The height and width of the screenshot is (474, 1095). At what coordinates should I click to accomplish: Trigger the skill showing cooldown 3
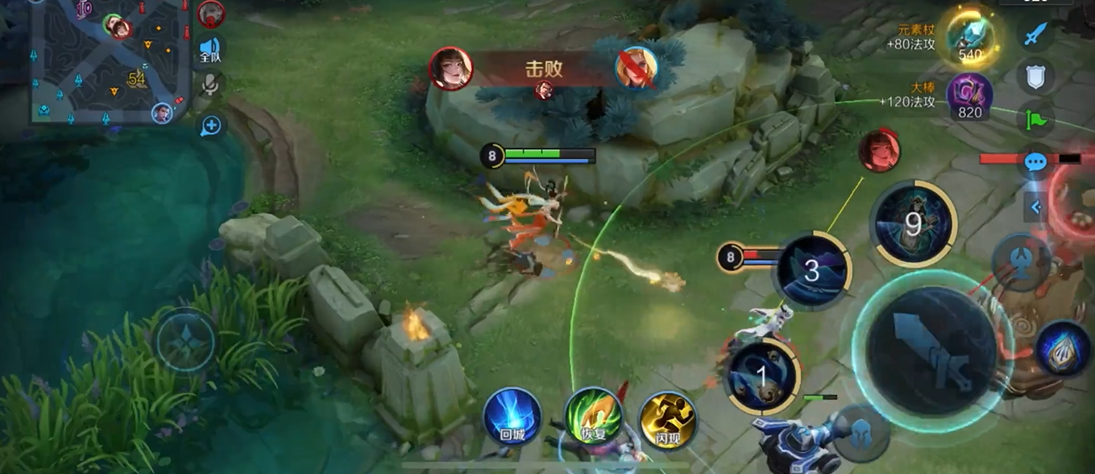pos(812,270)
